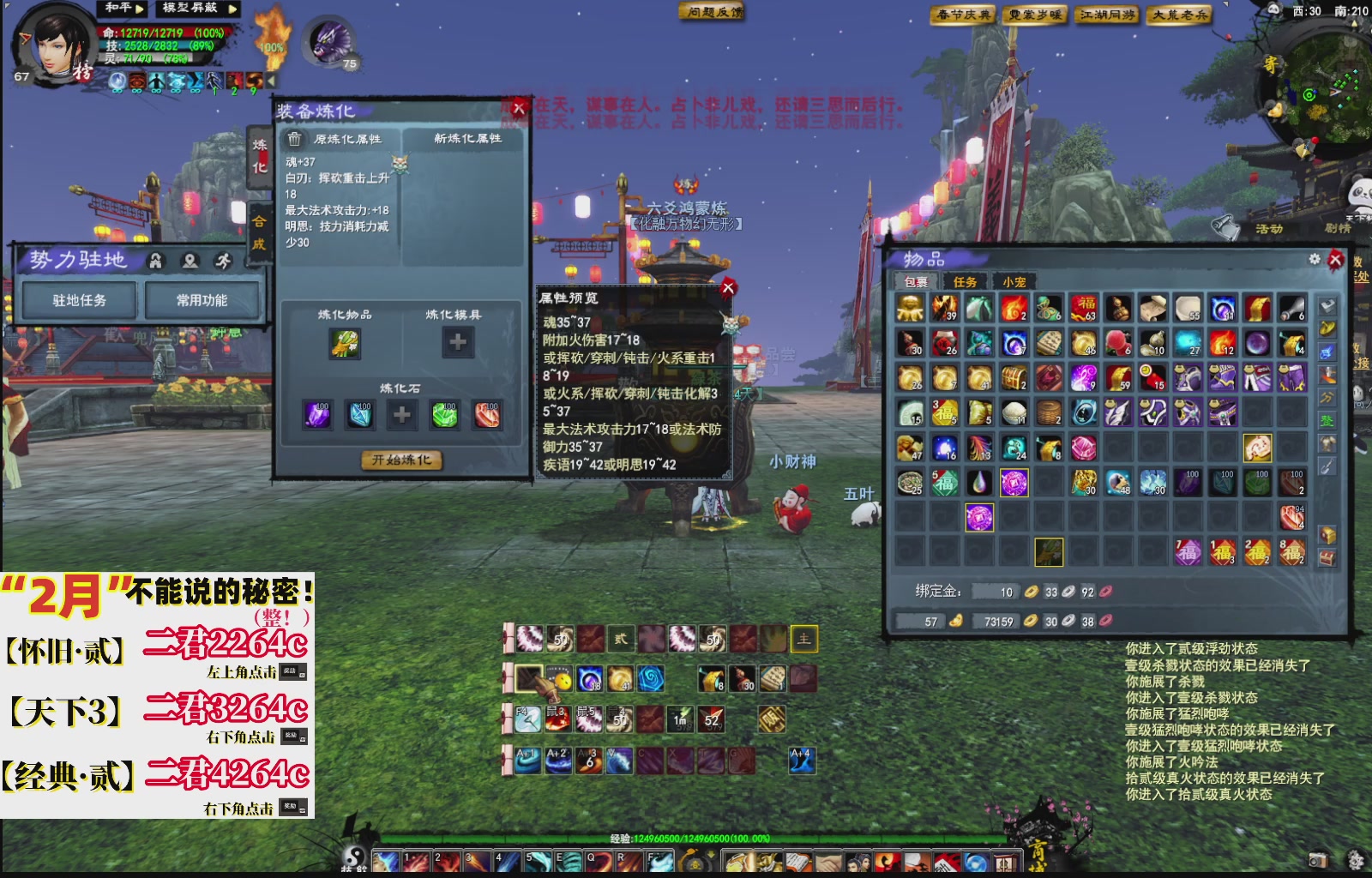This screenshot has width=1372, height=878.
Task: Click the gold ingot sell icon beside the inventory
Action: [1326, 328]
